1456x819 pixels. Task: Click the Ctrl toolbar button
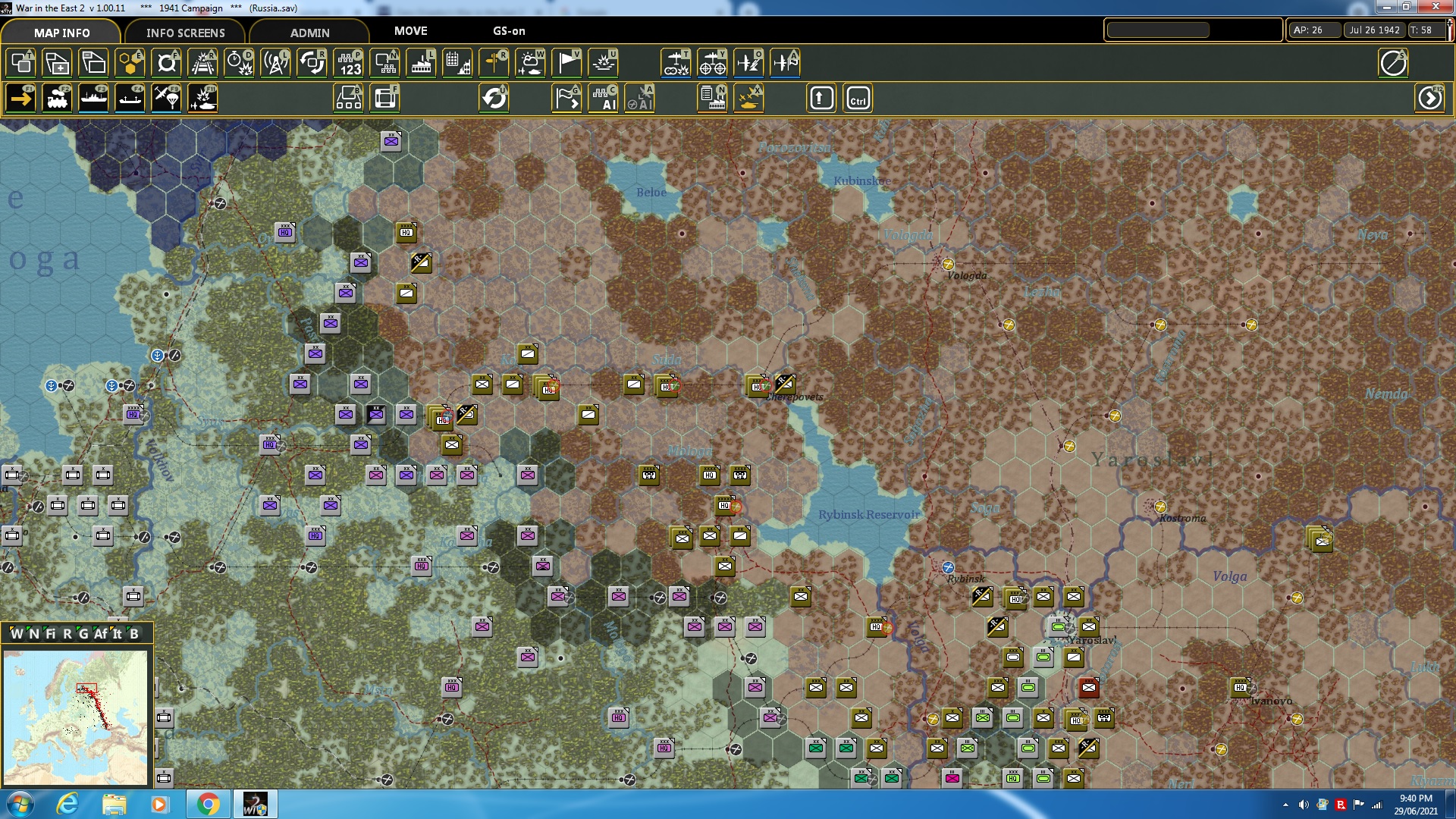[x=858, y=98]
